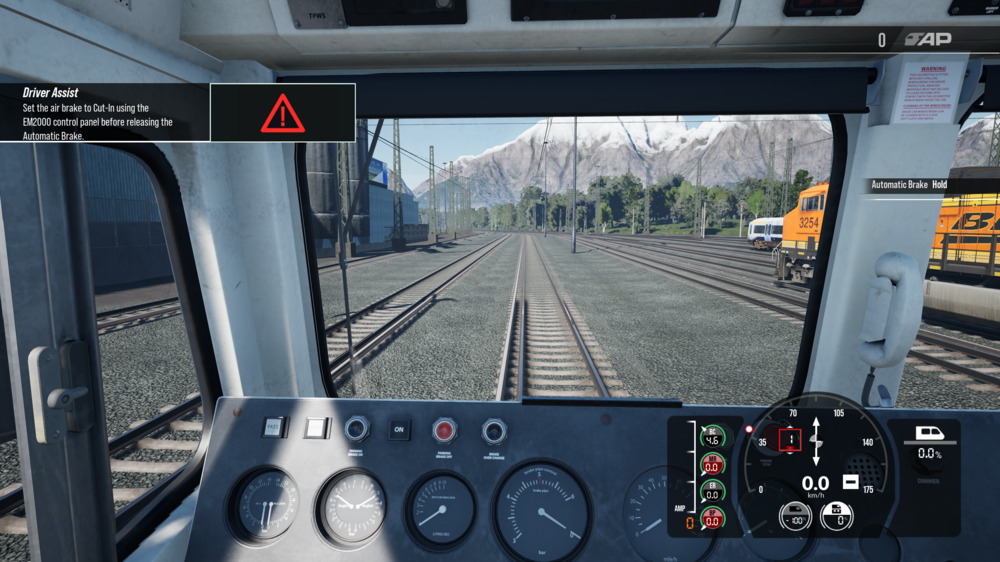1000x562 pixels.
Task: Toggle the black ON switch on the console
Action: tap(399, 429)
